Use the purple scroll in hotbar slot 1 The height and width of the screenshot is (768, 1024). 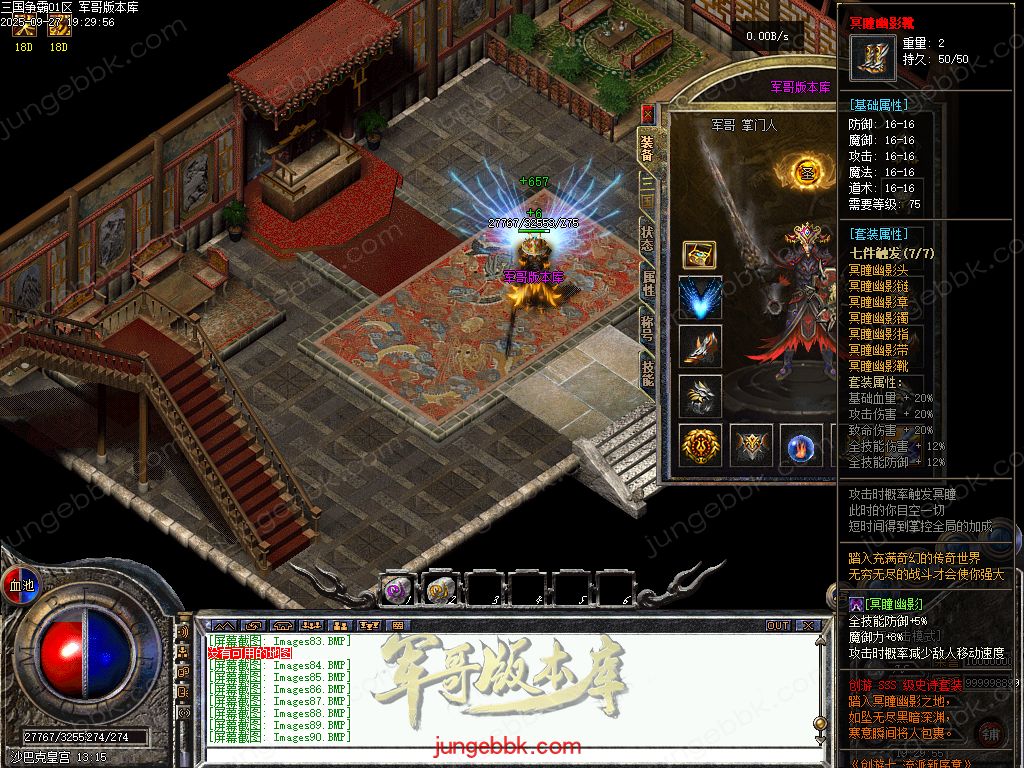(x=396, y=590)
